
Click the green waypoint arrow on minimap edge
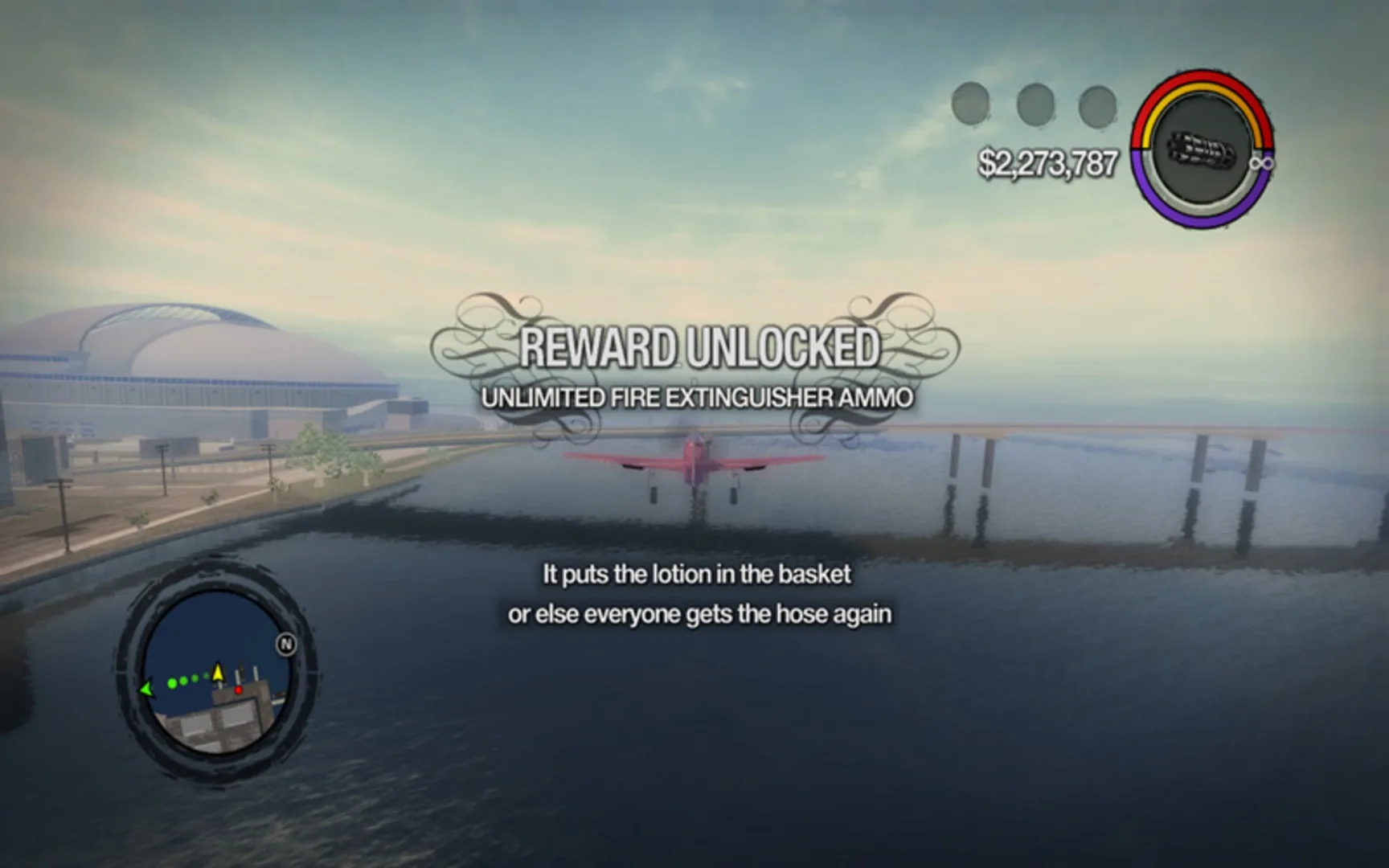coord(146,688)
